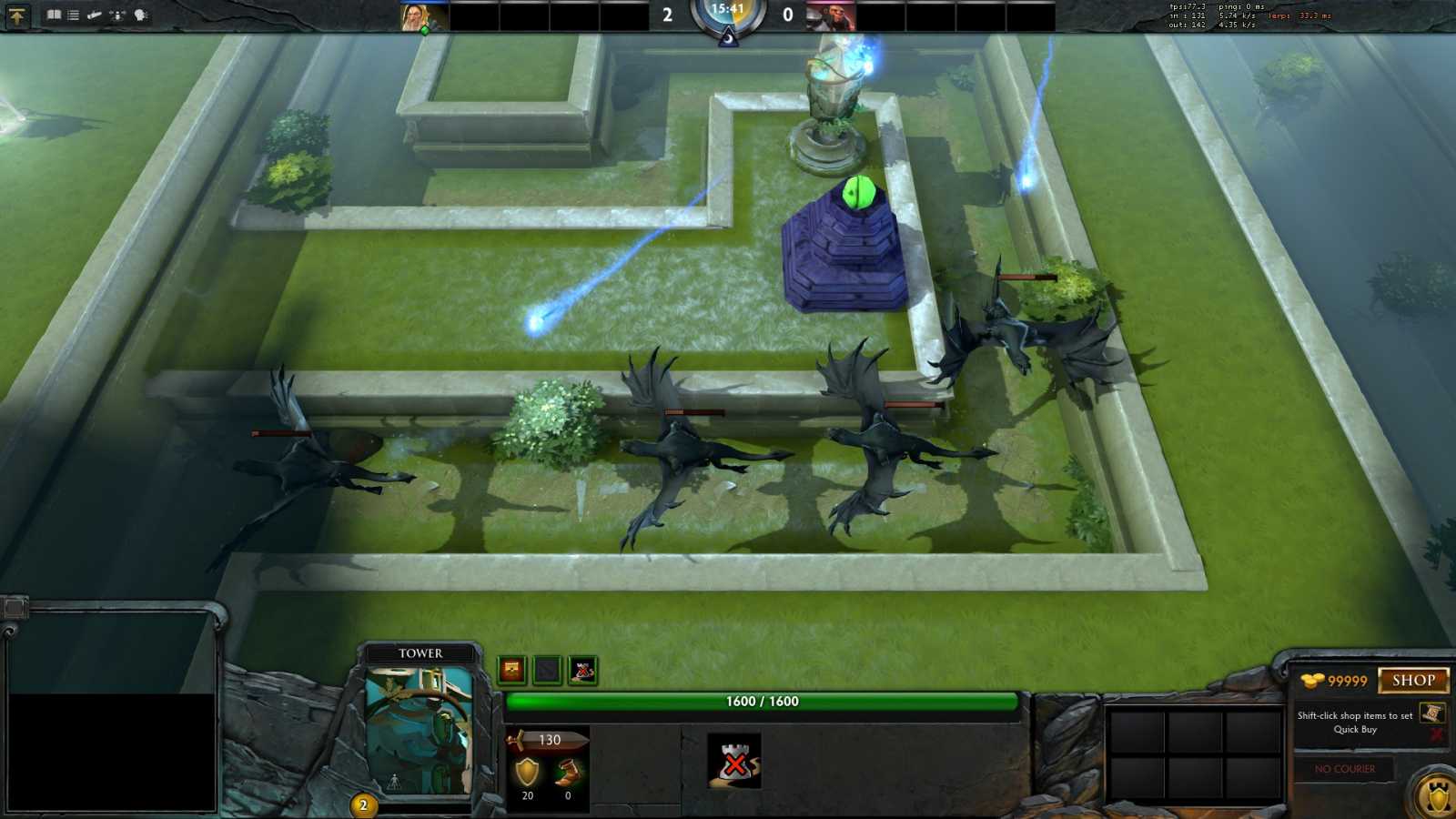This screenshot has width=1456, height=819.
Task: Click the shovel tool icon in the top bar
Action: pos(95,15)
